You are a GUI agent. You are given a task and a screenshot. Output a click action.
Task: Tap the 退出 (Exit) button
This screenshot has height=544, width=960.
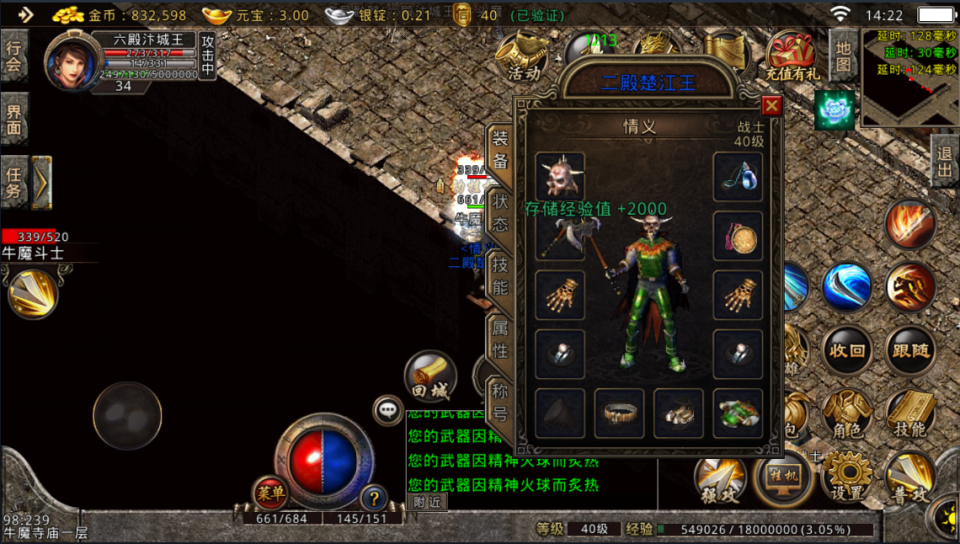tap(943, 160)
